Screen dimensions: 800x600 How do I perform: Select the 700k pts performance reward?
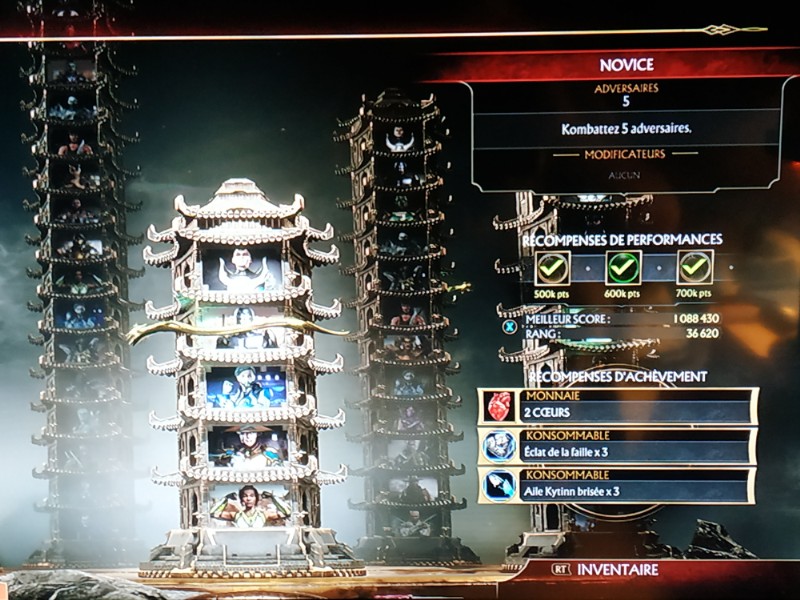[x=695, y=267]
